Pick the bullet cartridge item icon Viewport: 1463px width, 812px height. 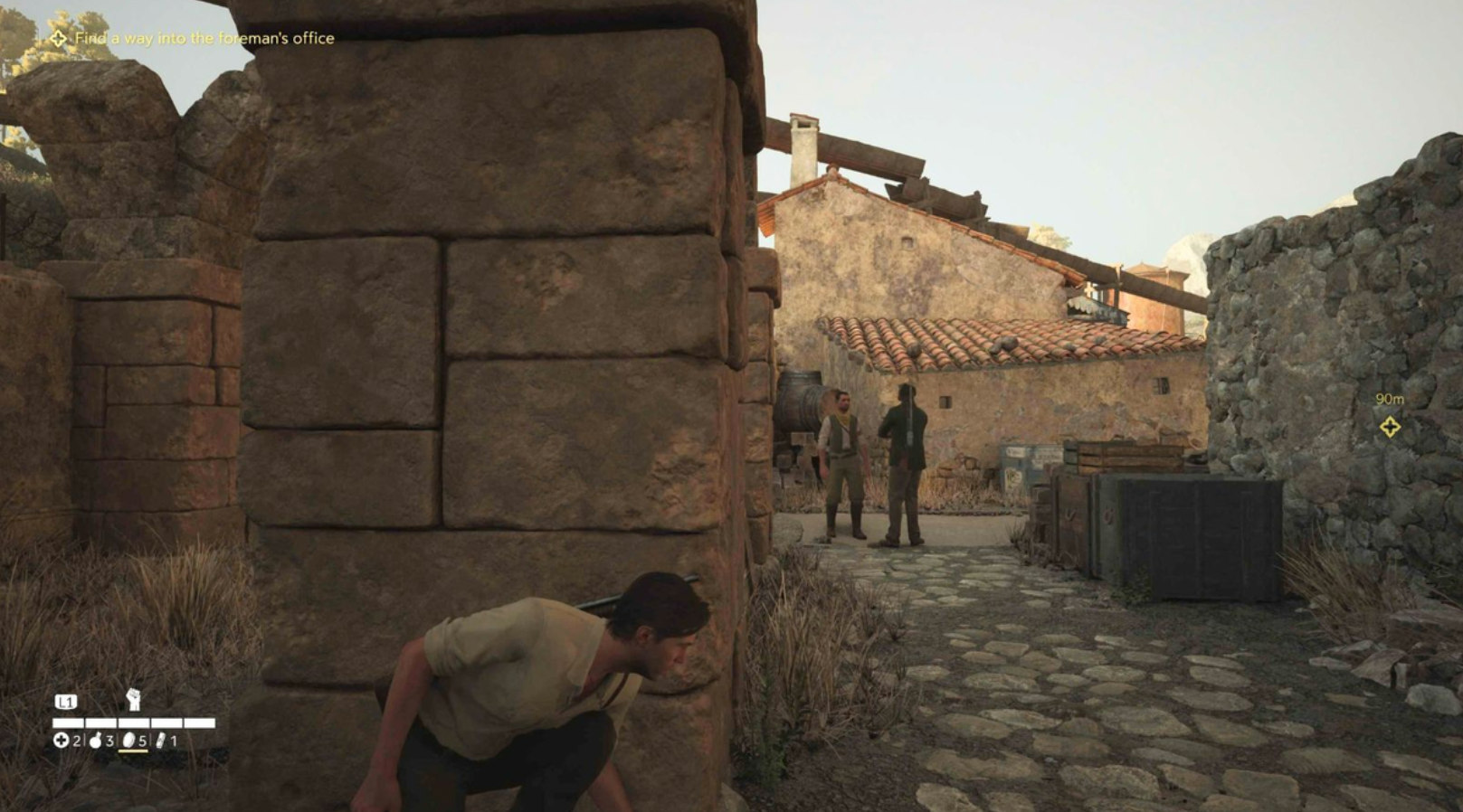coord(160,741)
